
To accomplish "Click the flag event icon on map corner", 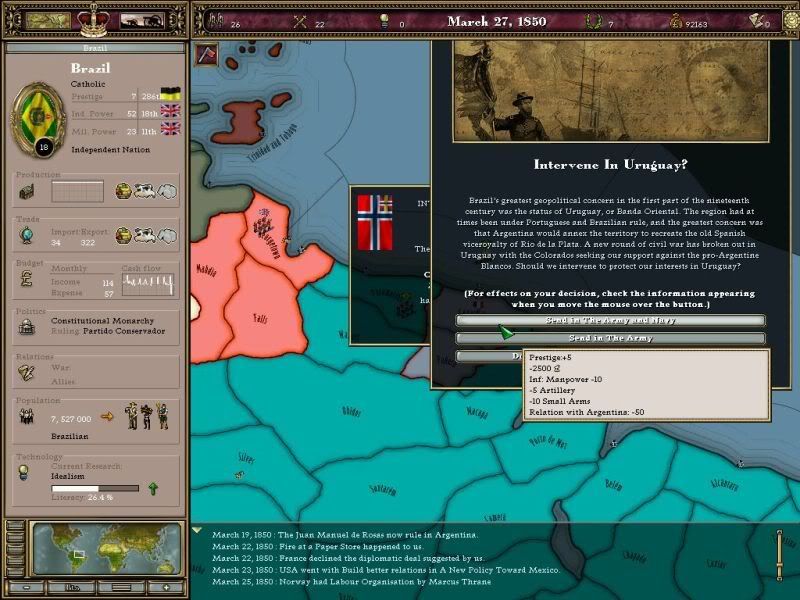I will (210, 54).
